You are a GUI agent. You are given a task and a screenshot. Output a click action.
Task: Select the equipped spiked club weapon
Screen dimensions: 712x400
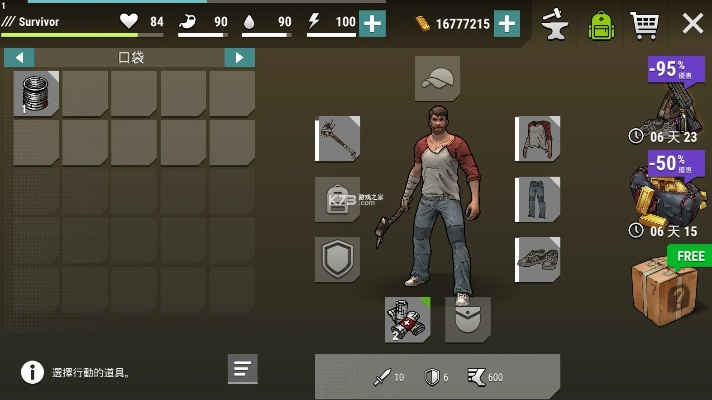coord(338,138)
